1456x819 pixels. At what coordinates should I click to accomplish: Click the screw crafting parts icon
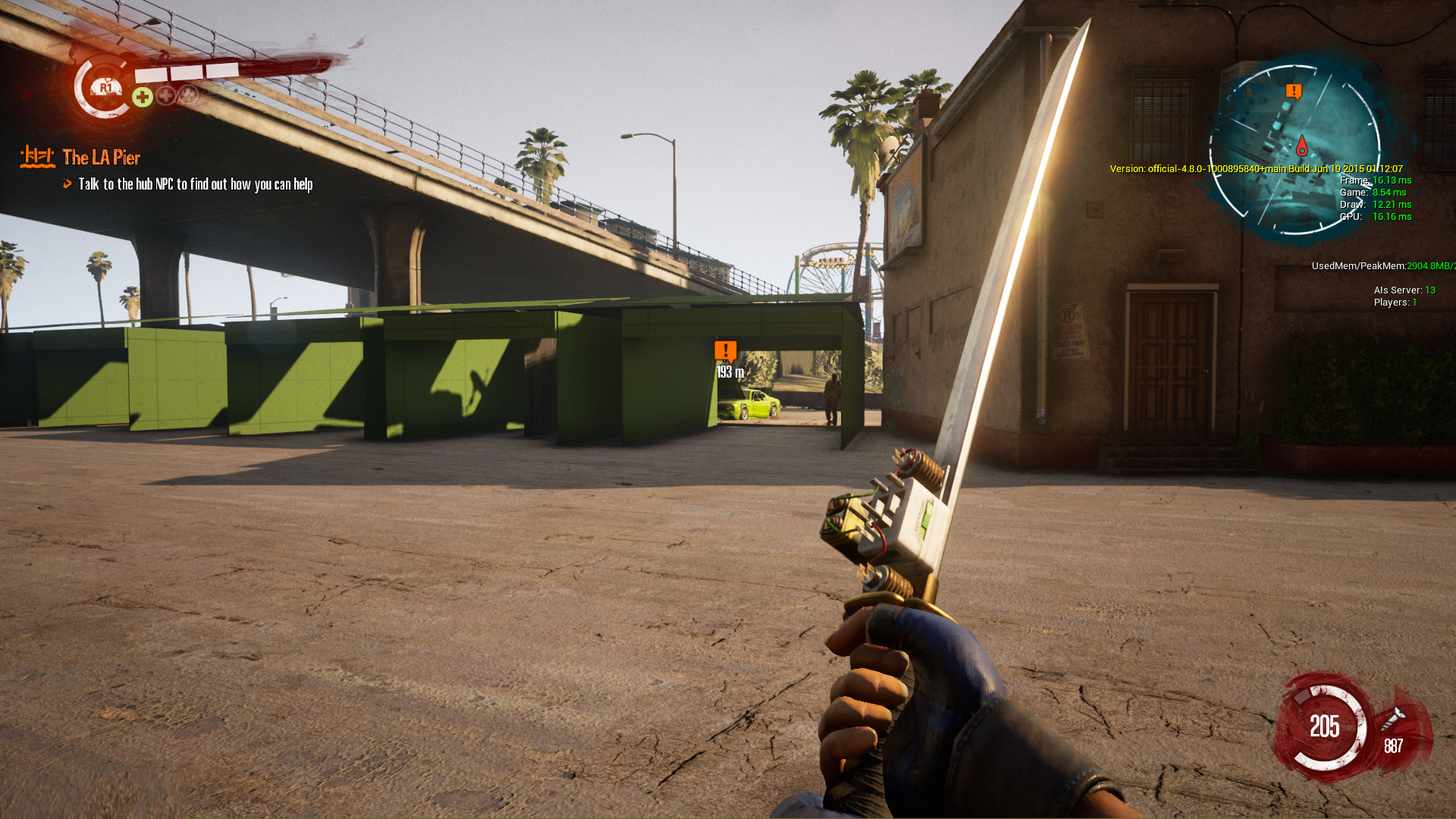click(x=1393, y=719)
